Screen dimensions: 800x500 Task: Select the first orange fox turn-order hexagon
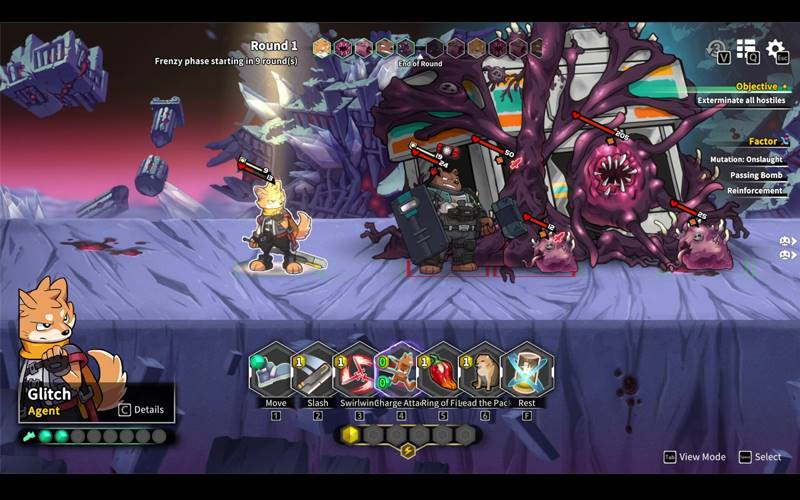(x=322, y=47)
